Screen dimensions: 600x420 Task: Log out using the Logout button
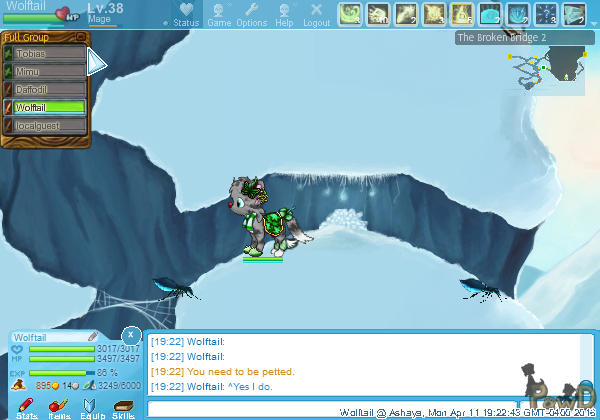coord(316,14)
